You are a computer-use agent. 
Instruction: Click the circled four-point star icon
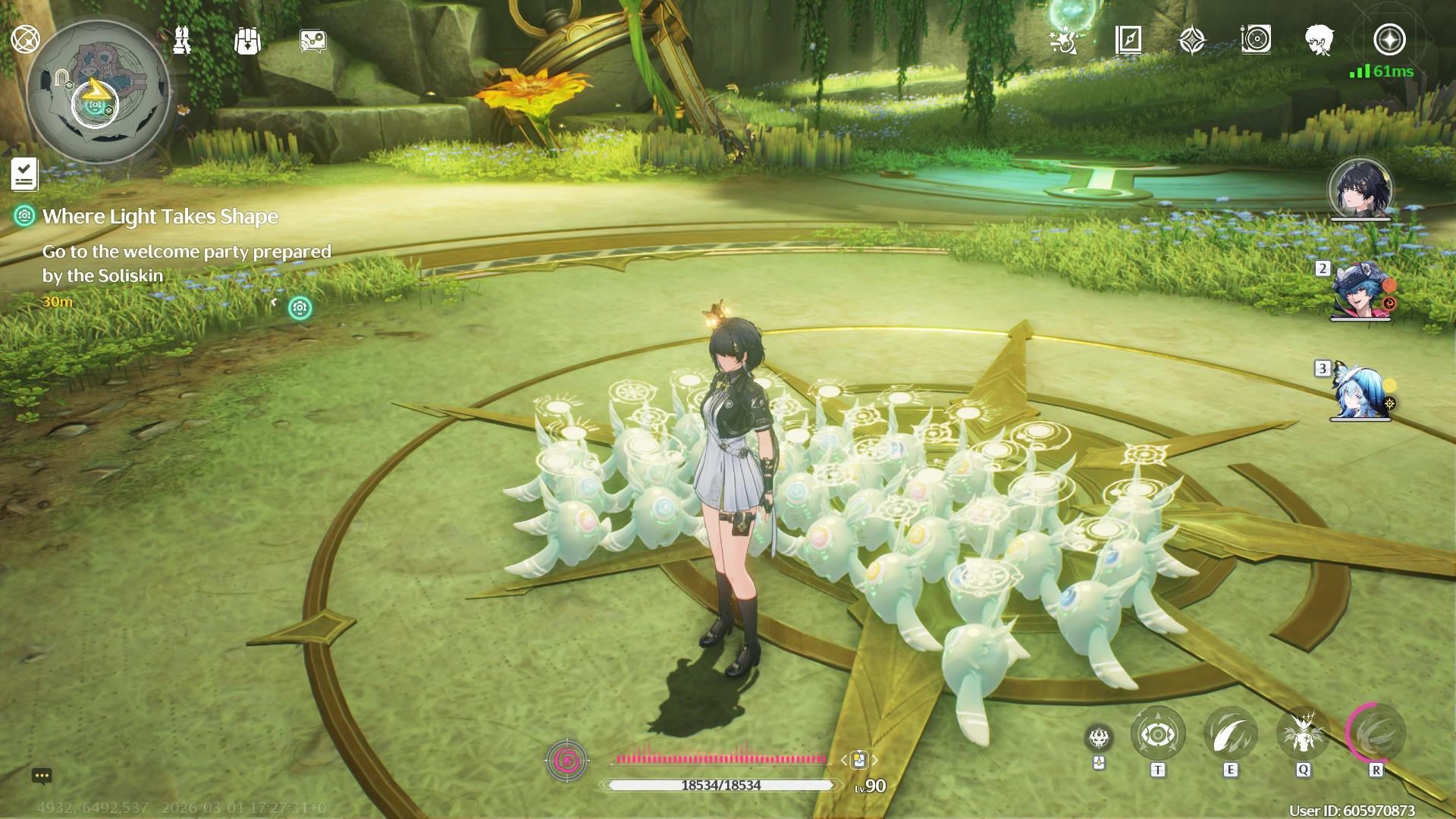point(1389,39)
